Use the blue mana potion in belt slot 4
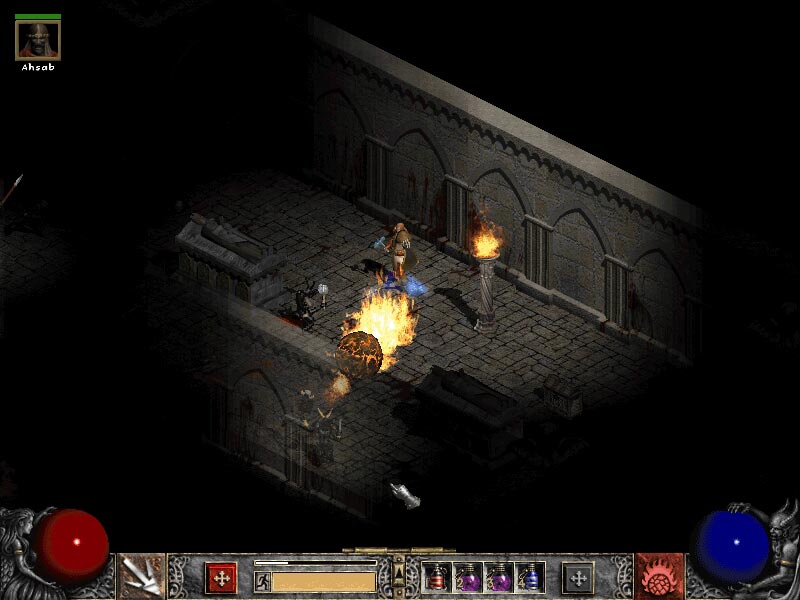This screenshot has width=800, height=600. tap(530, 577)
